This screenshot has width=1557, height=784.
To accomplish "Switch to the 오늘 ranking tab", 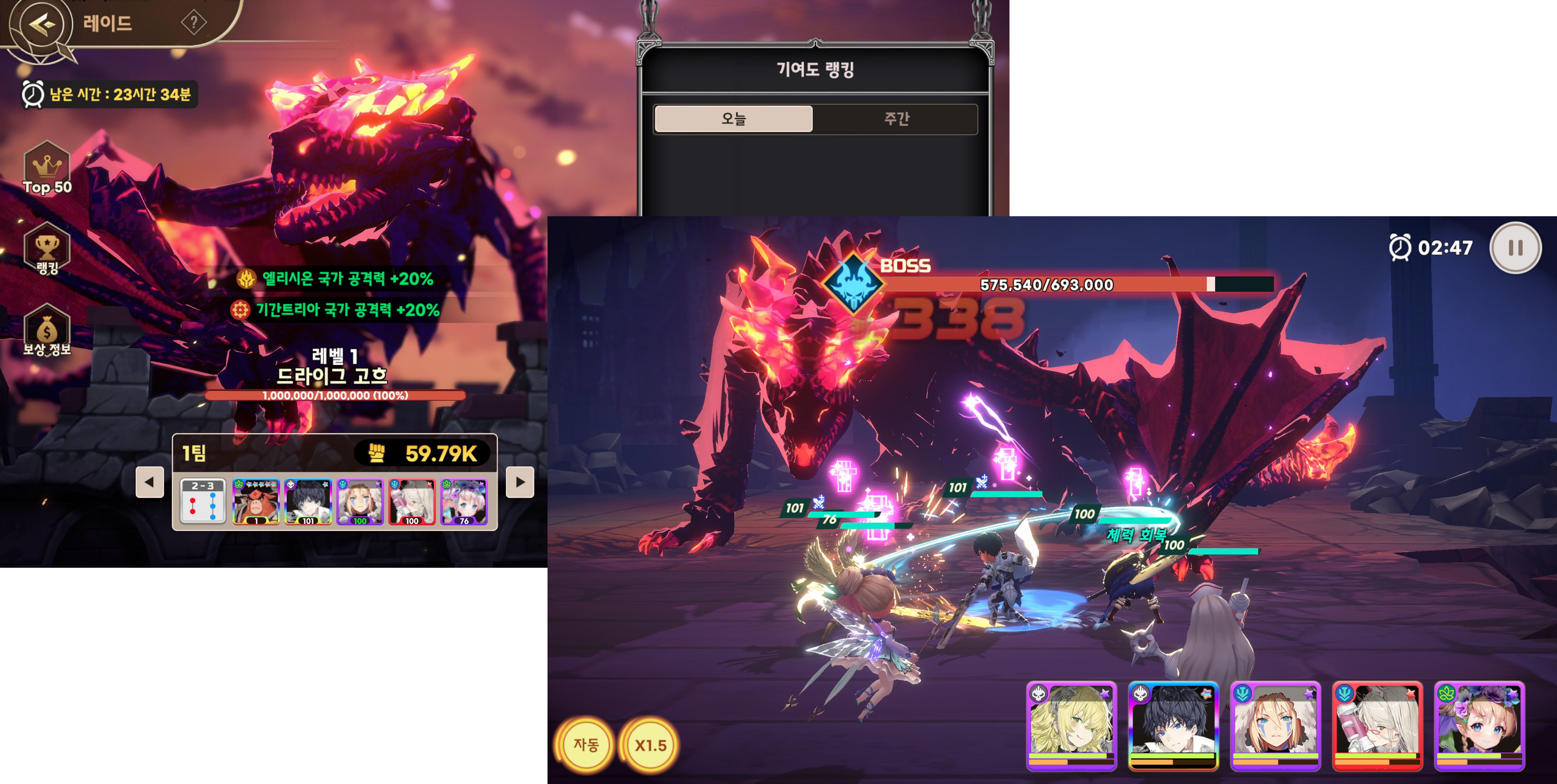I will click(x=733, y=118).
